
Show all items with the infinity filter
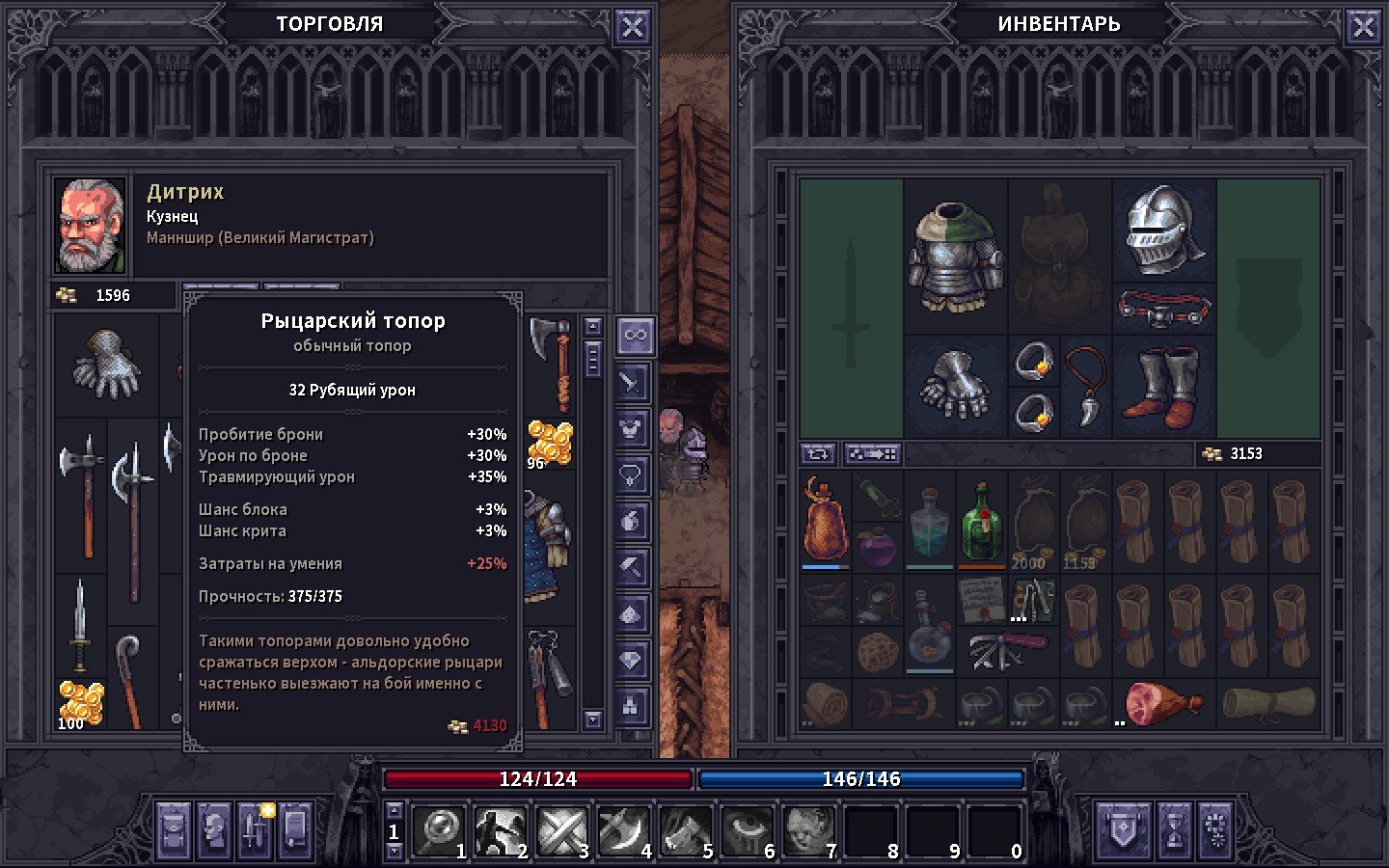click(634, 336)
